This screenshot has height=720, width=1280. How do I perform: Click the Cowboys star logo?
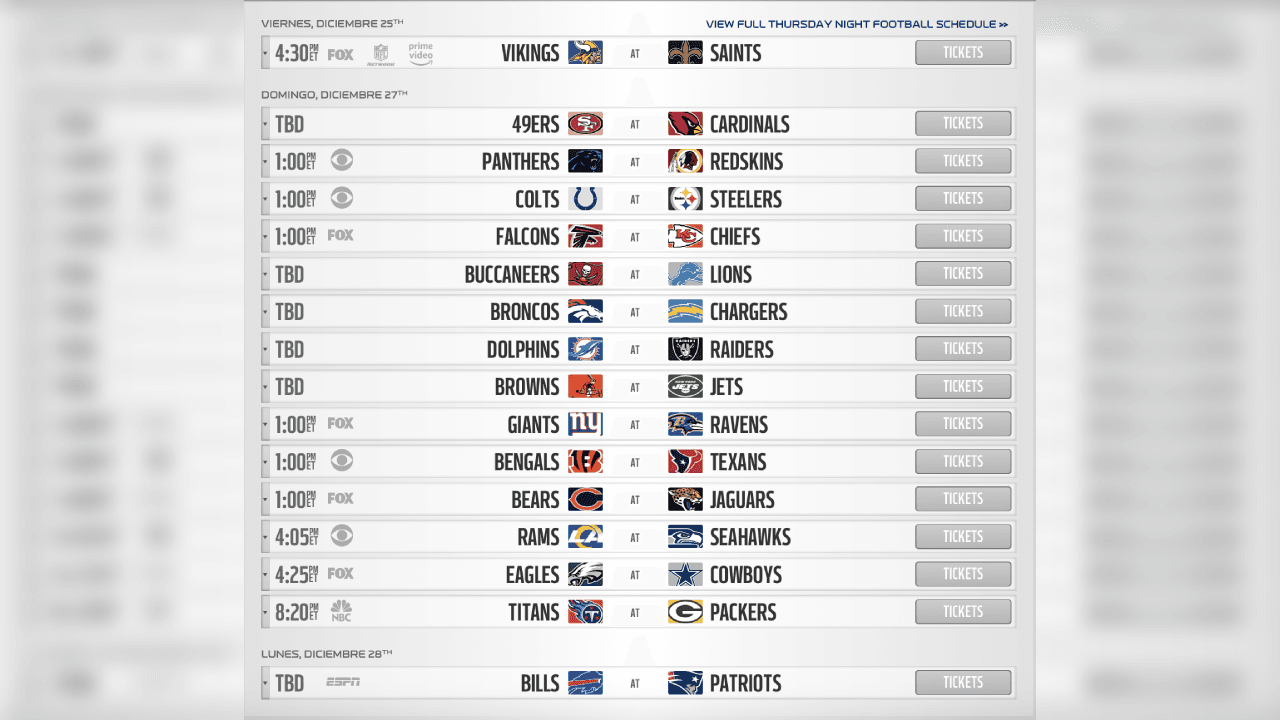coord(685,574)
